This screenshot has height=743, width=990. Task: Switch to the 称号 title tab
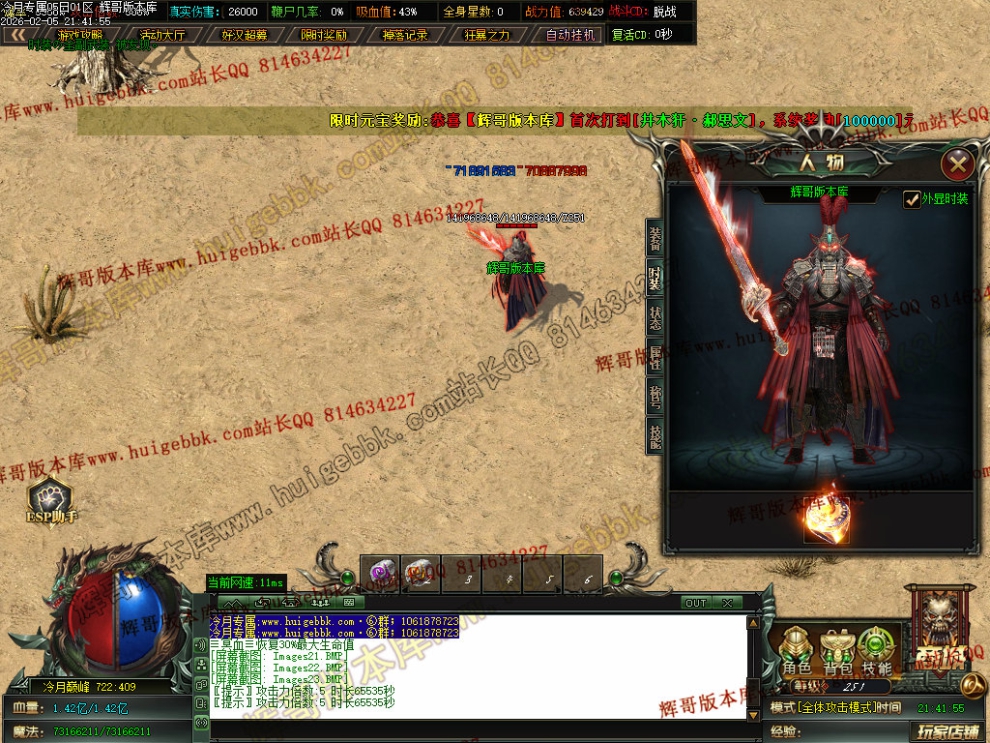pos(655,397)
